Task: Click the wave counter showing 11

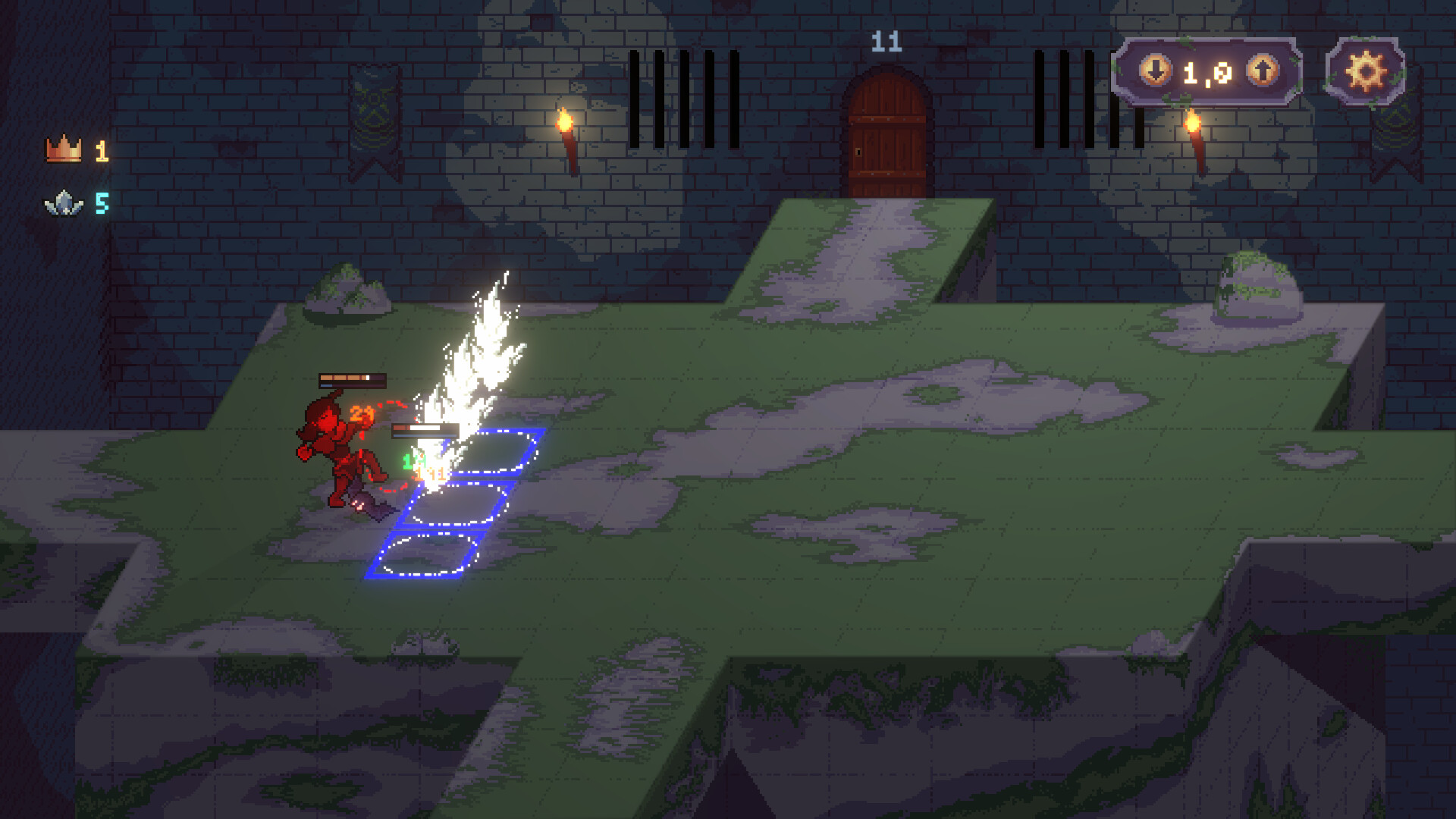Action: tap(886, 43)
